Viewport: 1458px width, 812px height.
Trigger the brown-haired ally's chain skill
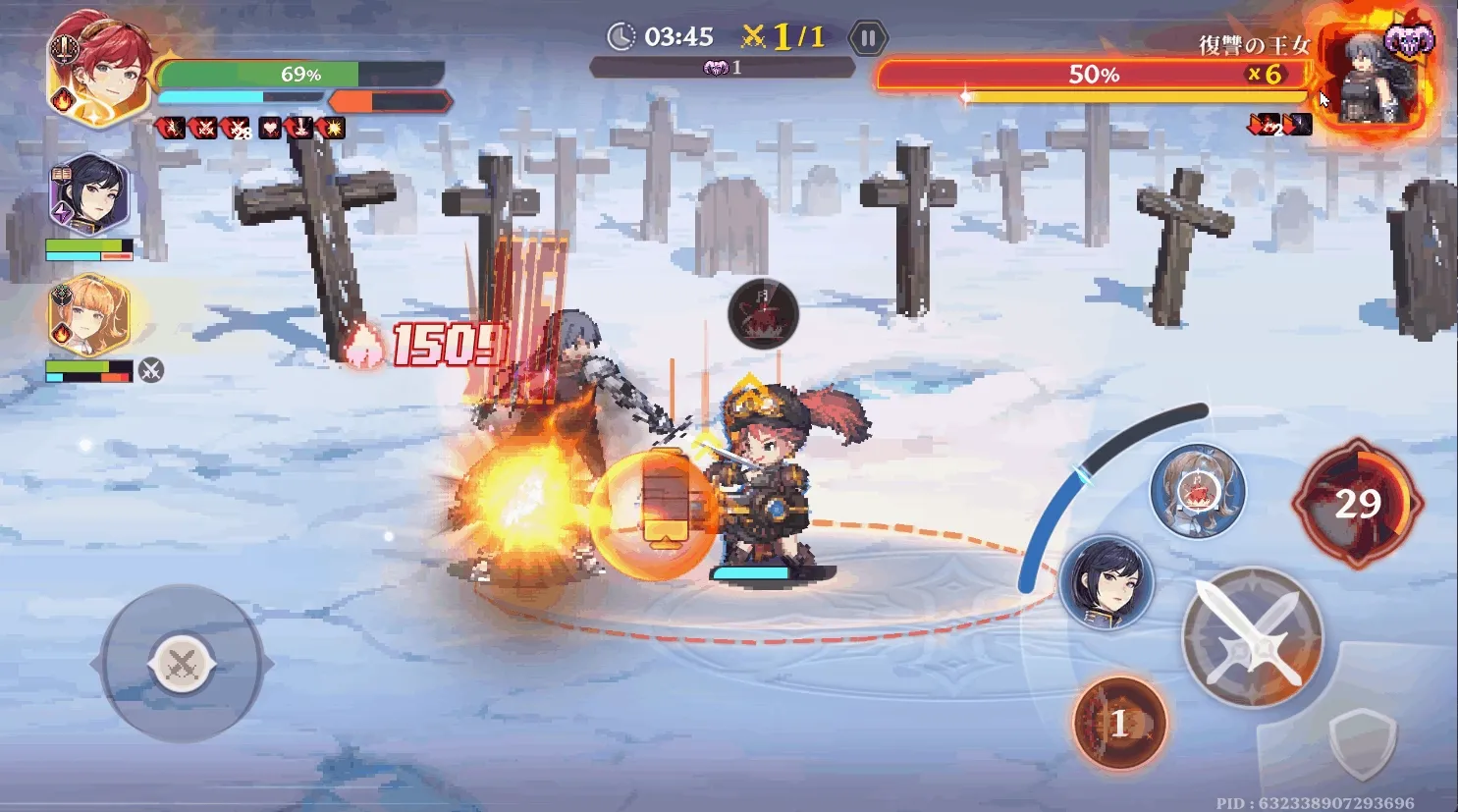pos(1197,490)
